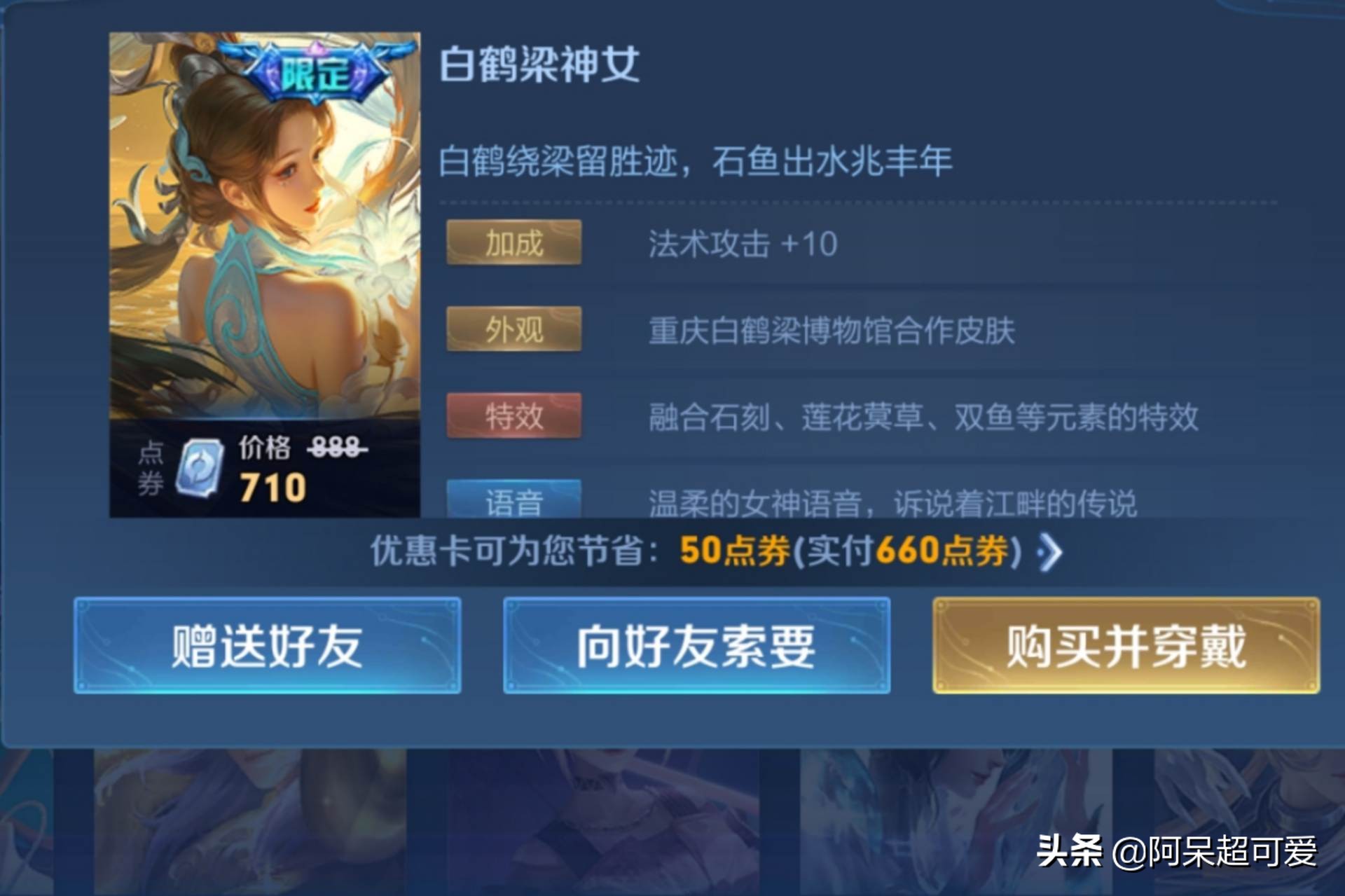Image resolution: width=1345 pixels, height=896 pixels.
Task: Select the gold 加成 attribute tag
Action: tap(513, 244)
